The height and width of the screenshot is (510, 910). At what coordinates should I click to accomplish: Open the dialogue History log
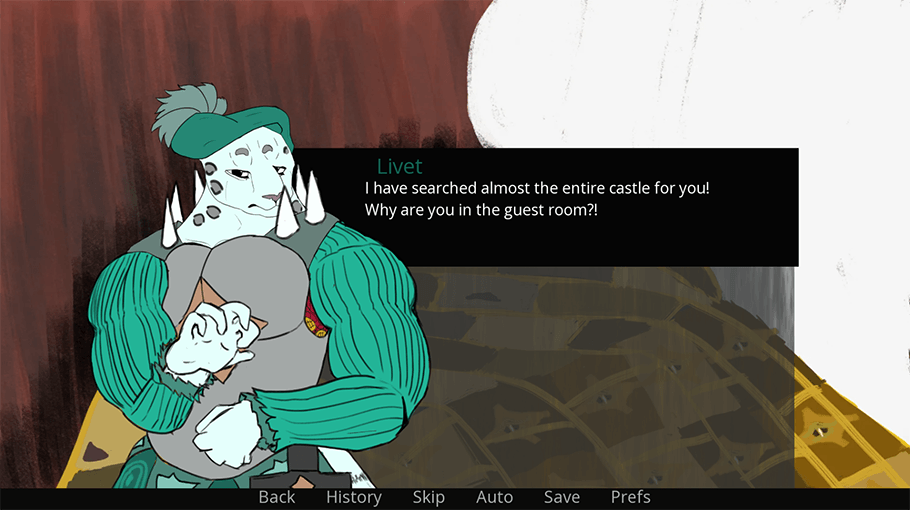pos(354,497)
